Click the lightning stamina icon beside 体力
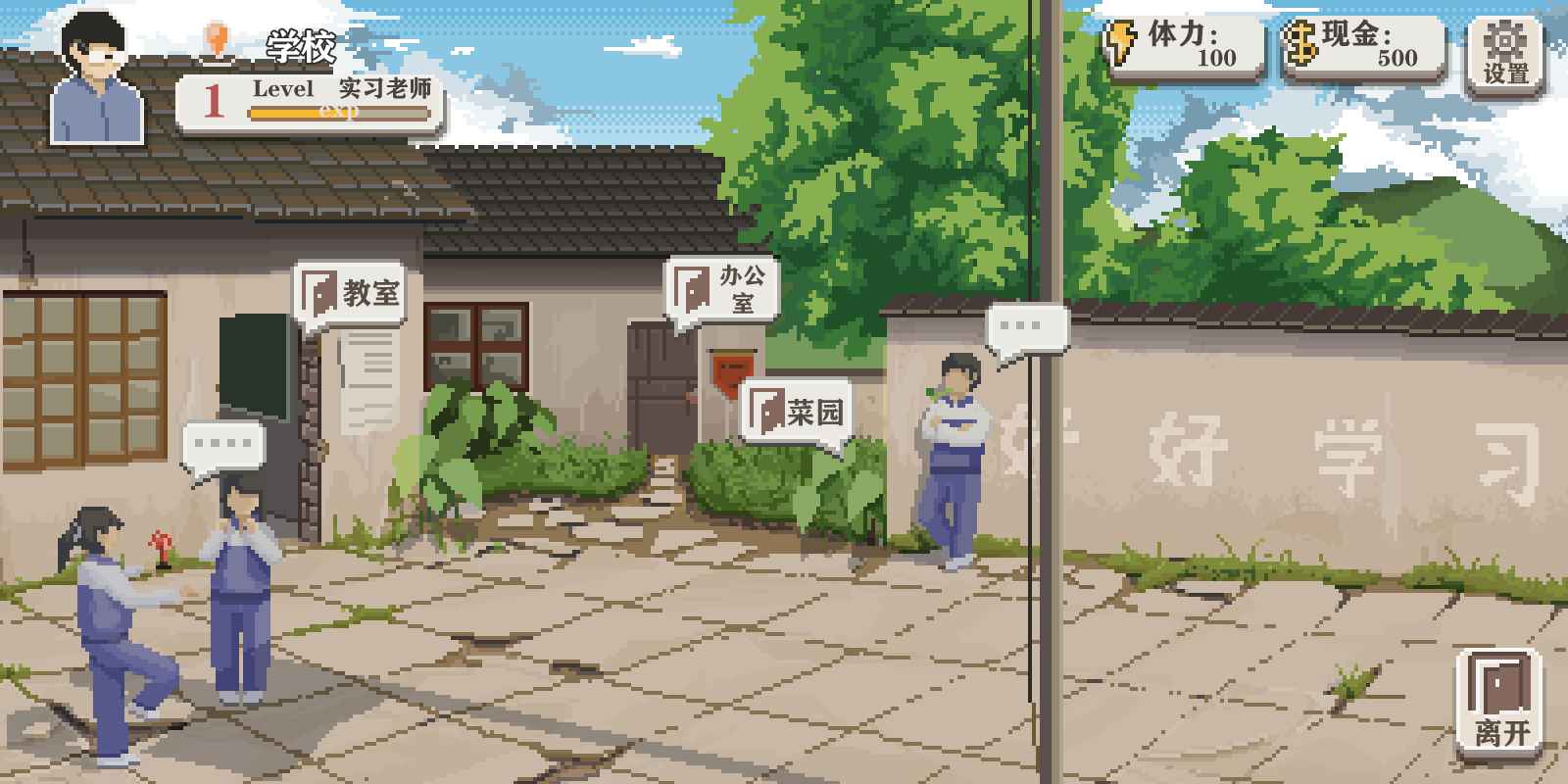 (1119, 44)
